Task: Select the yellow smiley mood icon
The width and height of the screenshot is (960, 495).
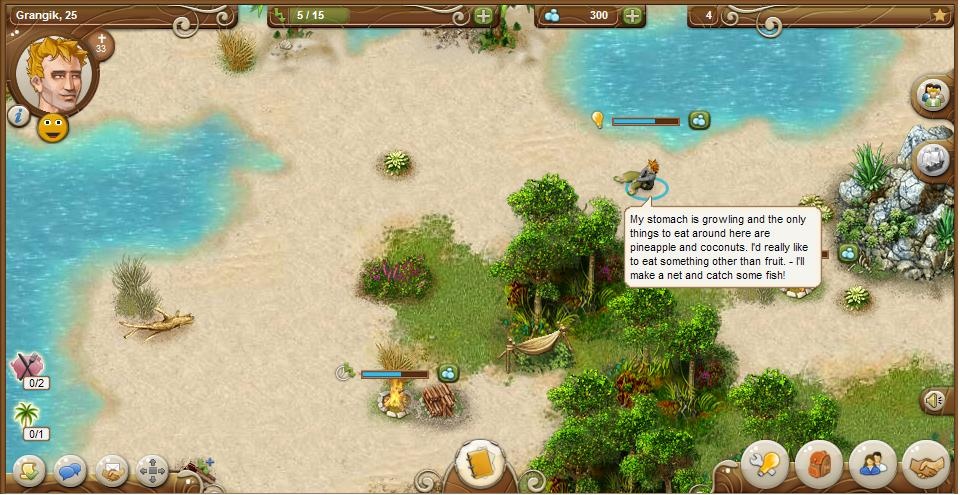Action: point(52,128)
